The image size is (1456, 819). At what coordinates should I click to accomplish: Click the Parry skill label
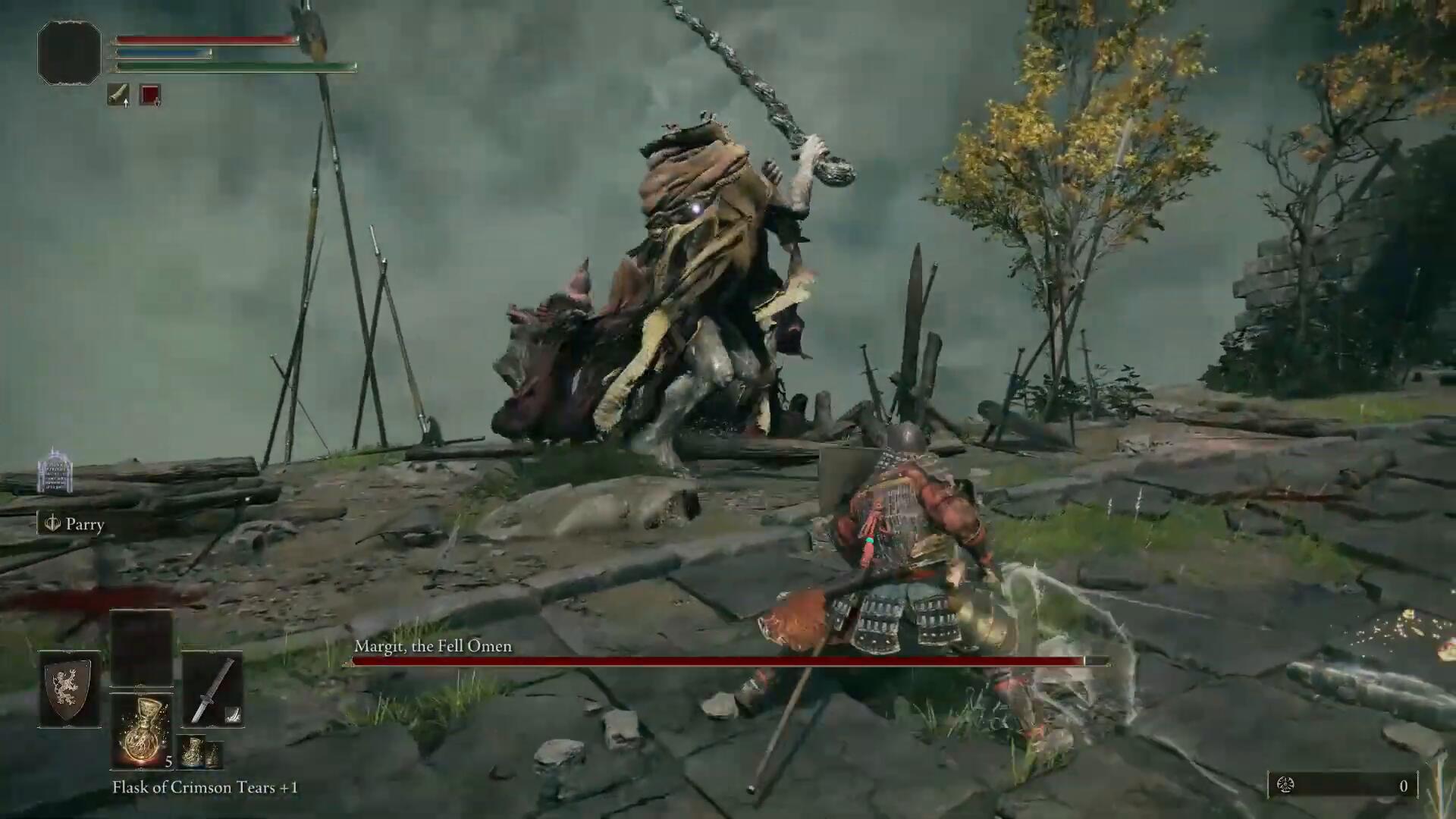(x=74, y=524)
